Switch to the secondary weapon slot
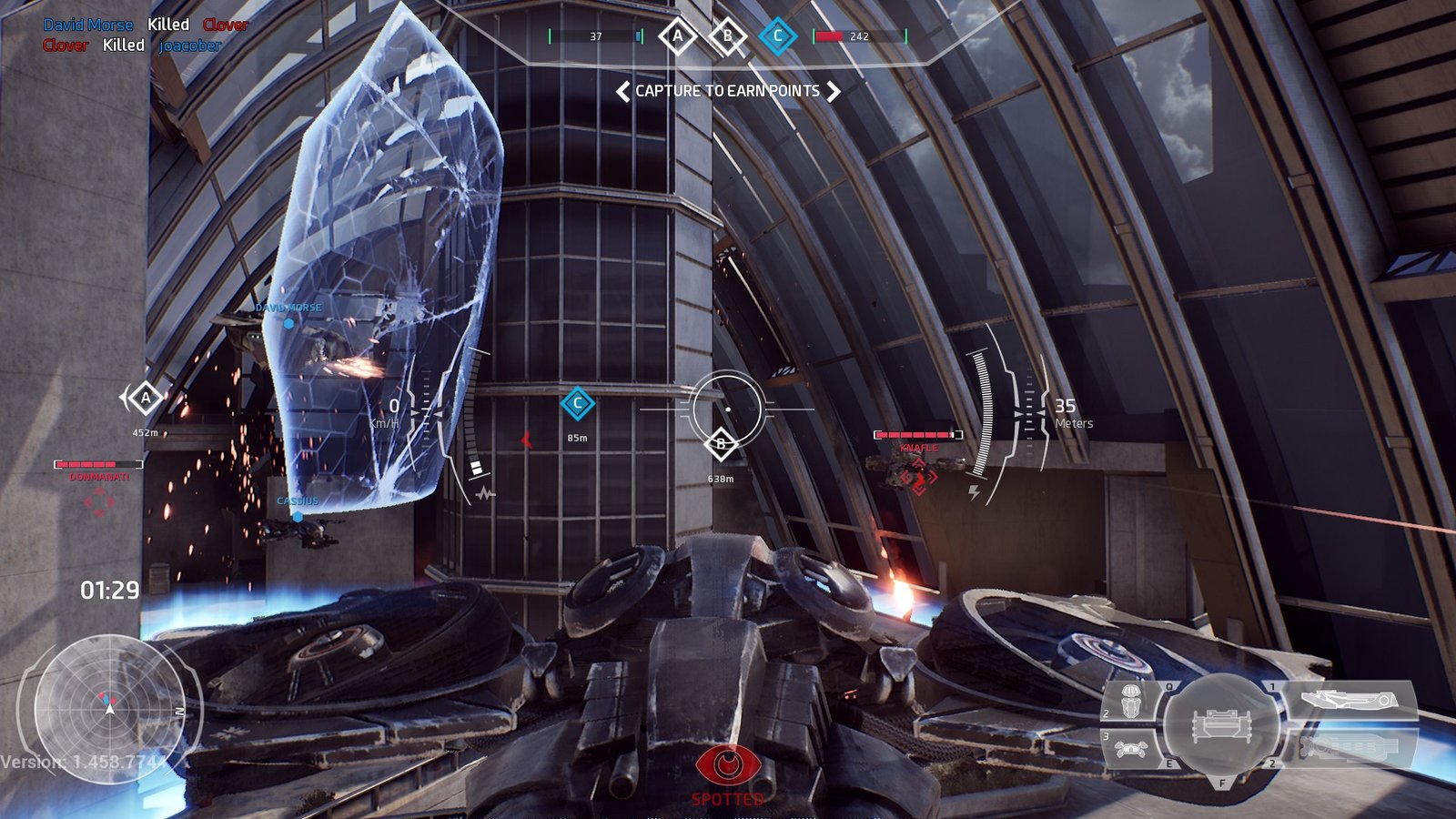 pyautogui.click(x=1351, y=747)
